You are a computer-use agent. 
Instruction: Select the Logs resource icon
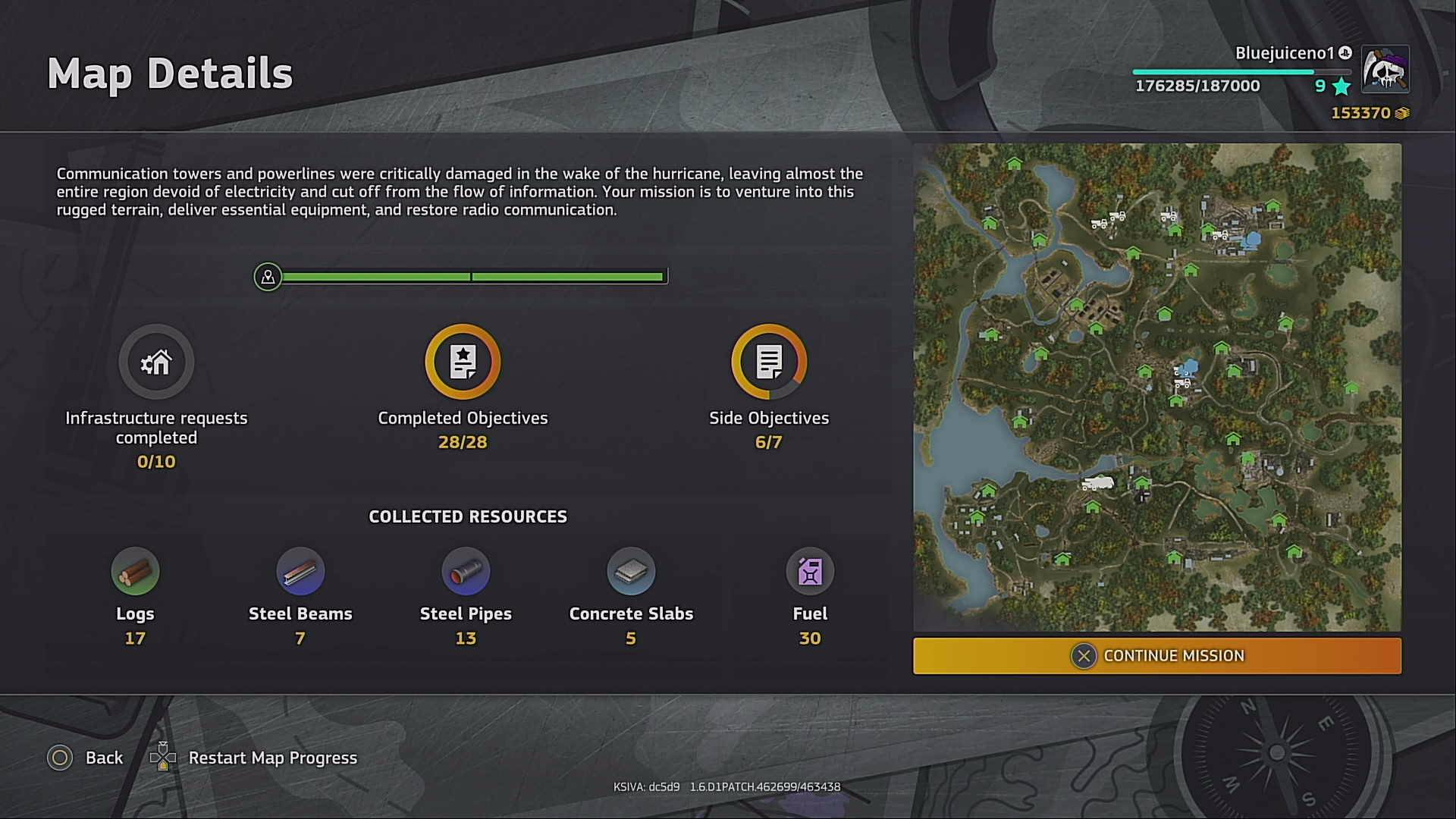point(135,571)
